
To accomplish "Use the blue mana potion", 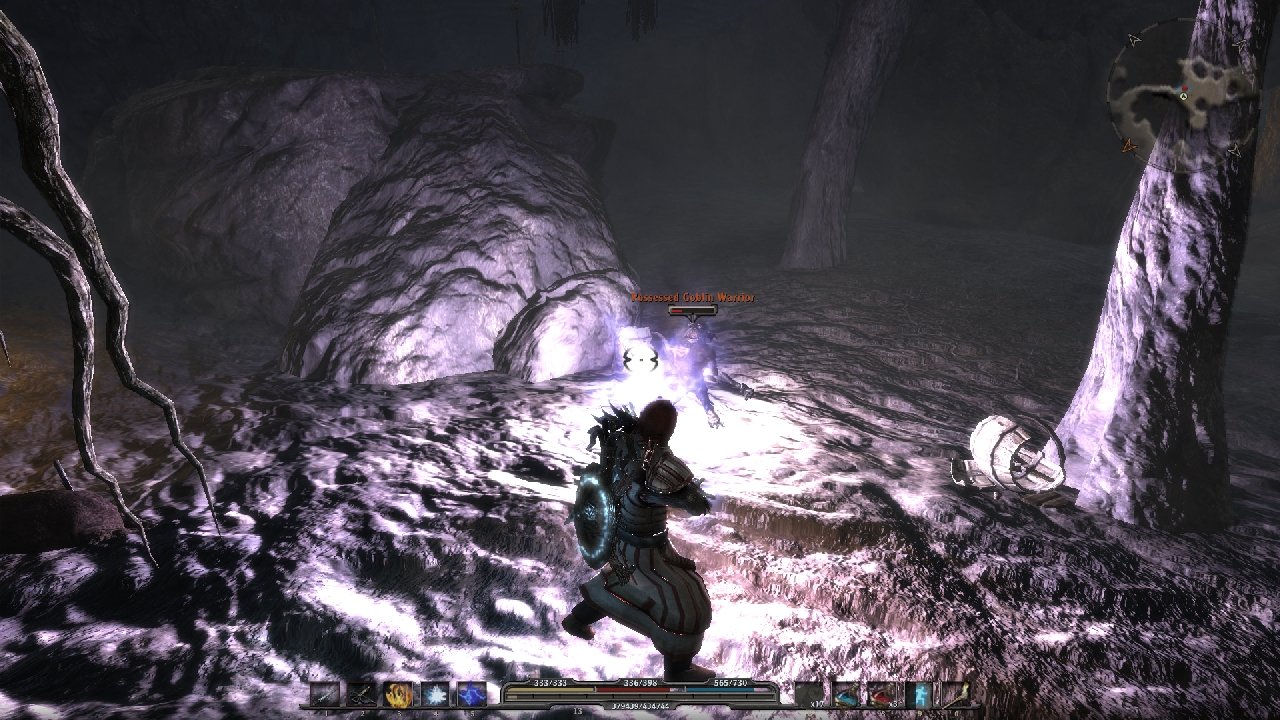I will [x=846, y=694].
